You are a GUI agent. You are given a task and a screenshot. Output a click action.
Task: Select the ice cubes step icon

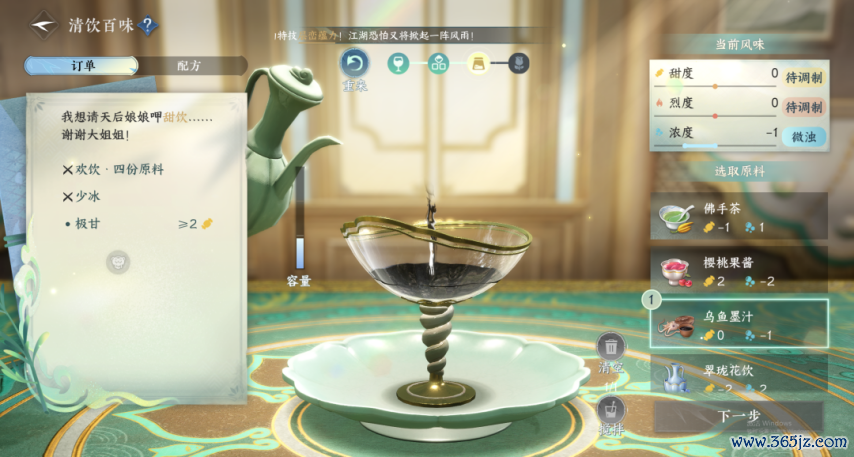point(438,64)
